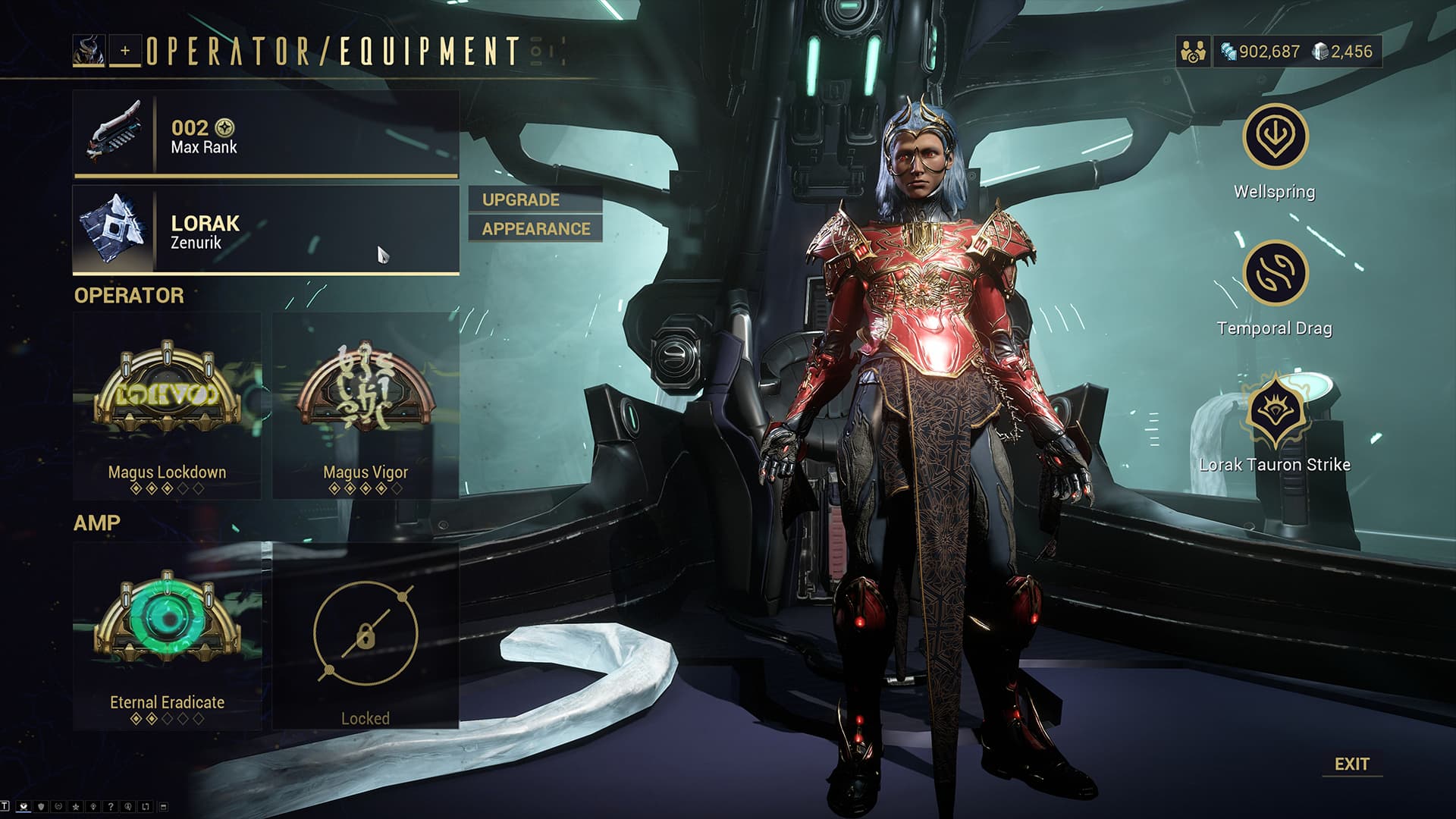Choose the LORAK Zenurik focus school row
Screen dimensions: 1456x819
tap(265, 231)
